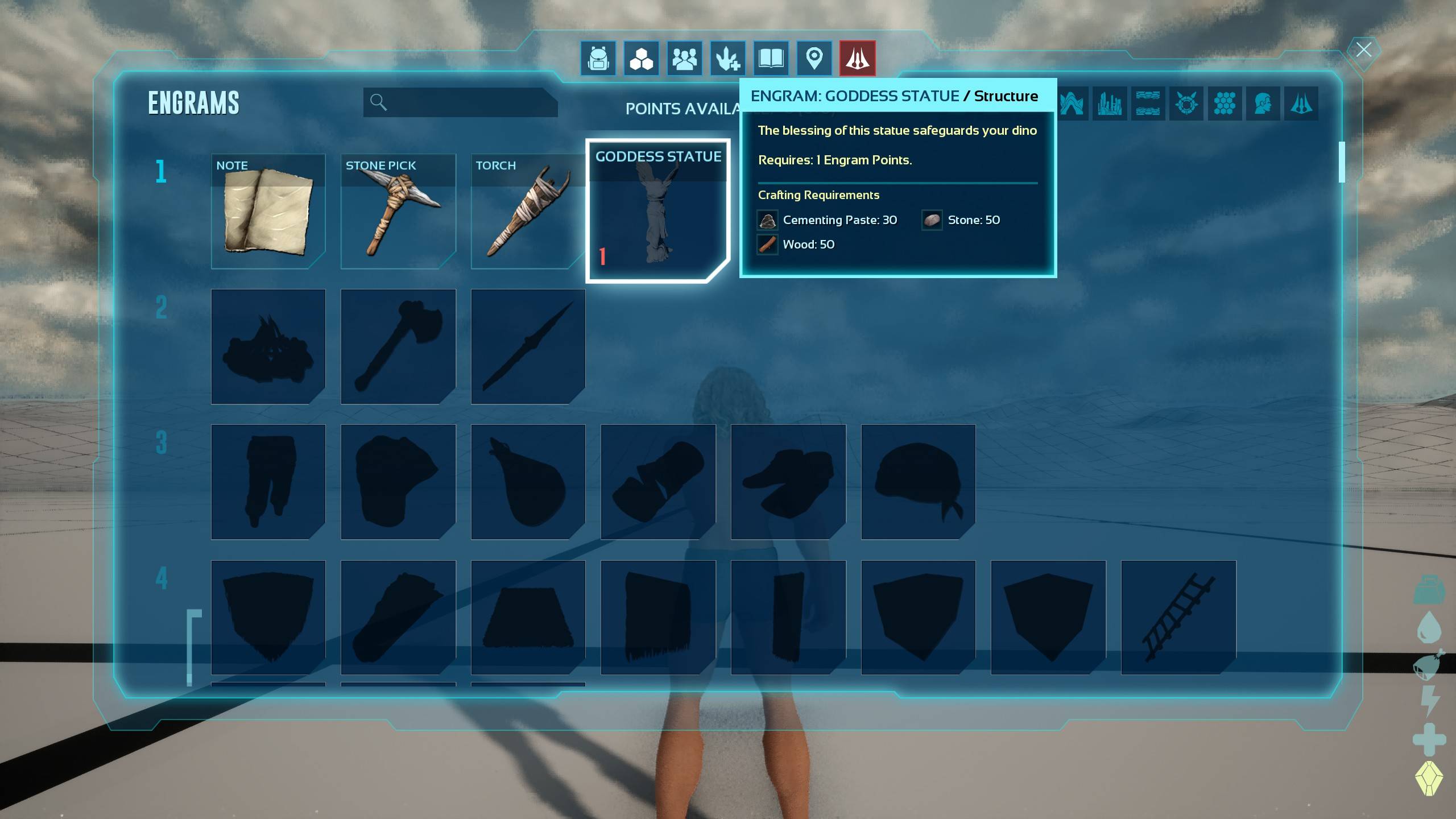Choose the Stone Pick engram
This screenshot has width=1456, height=819.
(398, 211)
